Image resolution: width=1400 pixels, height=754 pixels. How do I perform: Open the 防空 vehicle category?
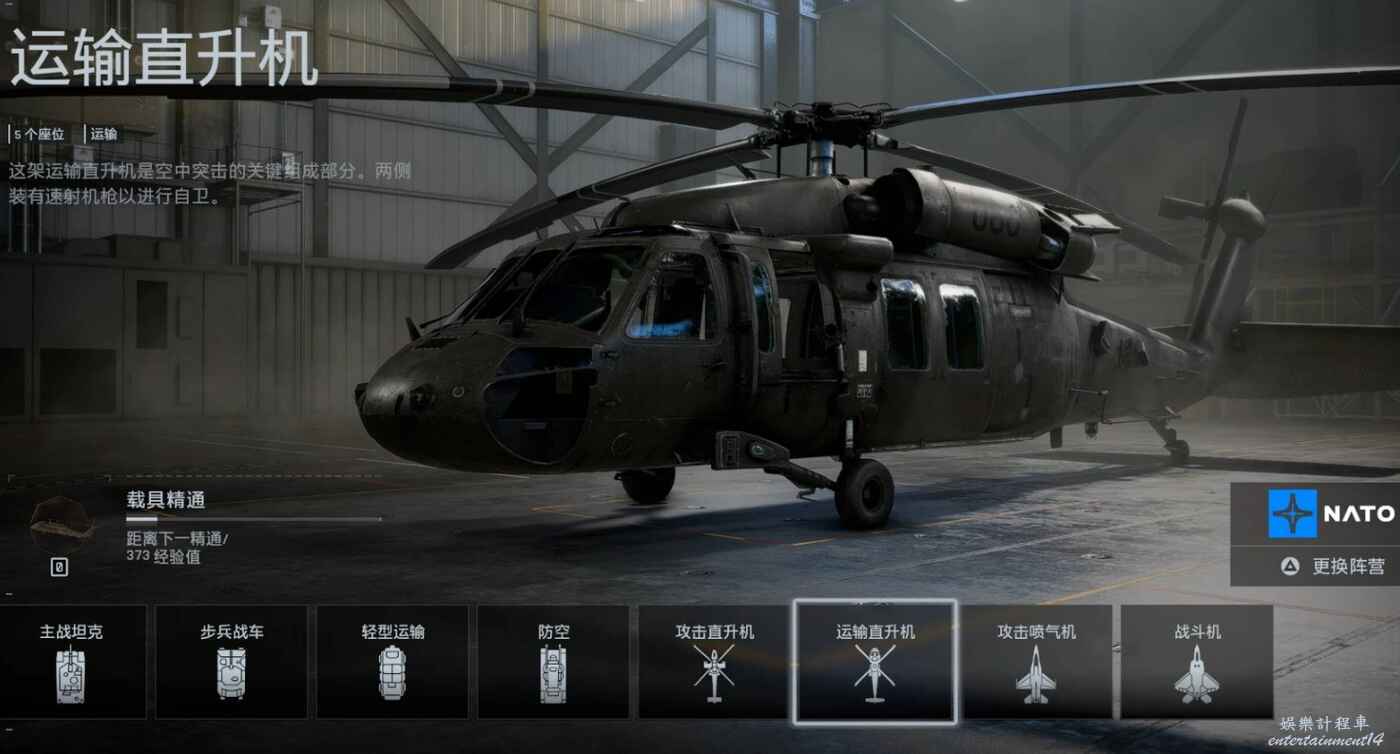tap(553, 661)
